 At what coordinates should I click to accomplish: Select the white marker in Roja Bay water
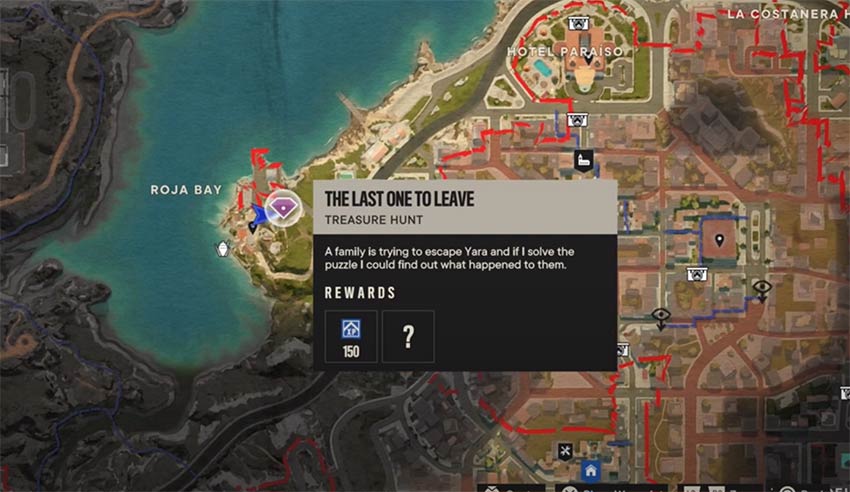[223, 250]
